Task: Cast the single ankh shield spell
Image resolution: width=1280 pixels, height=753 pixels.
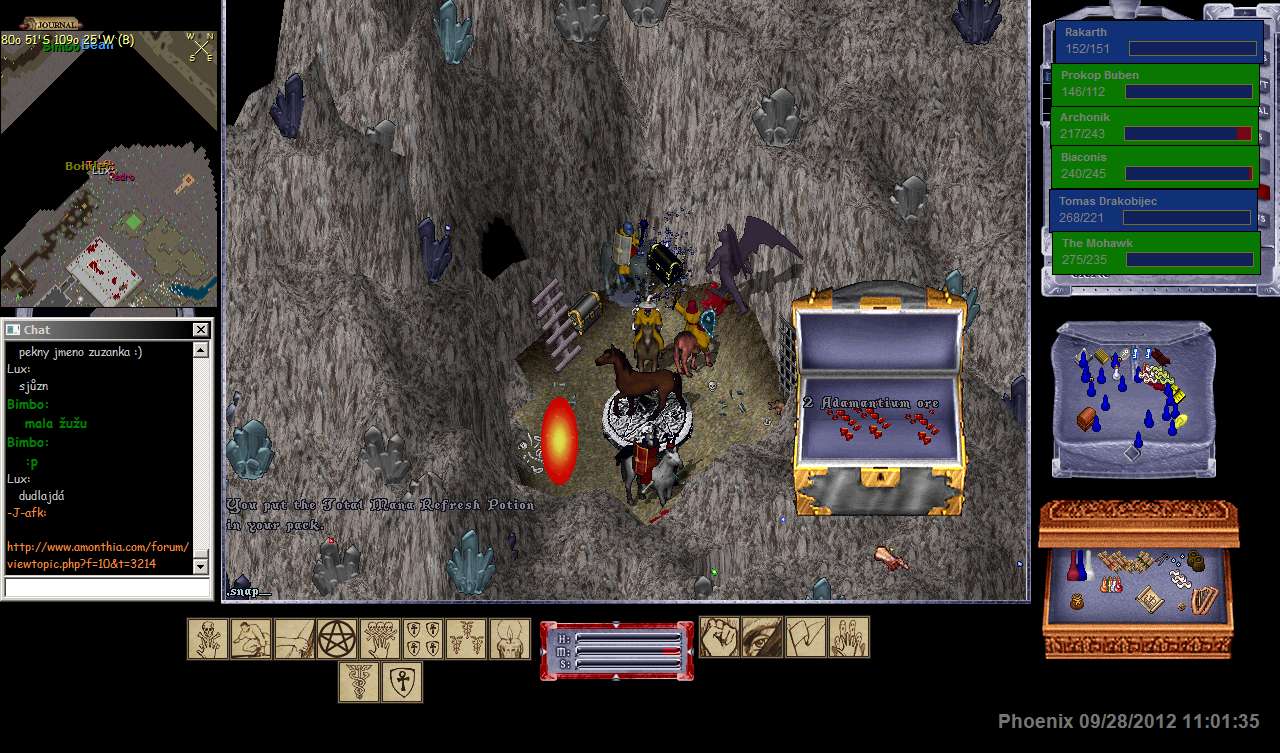Action: pyautogui.click(x=402, y=682)
